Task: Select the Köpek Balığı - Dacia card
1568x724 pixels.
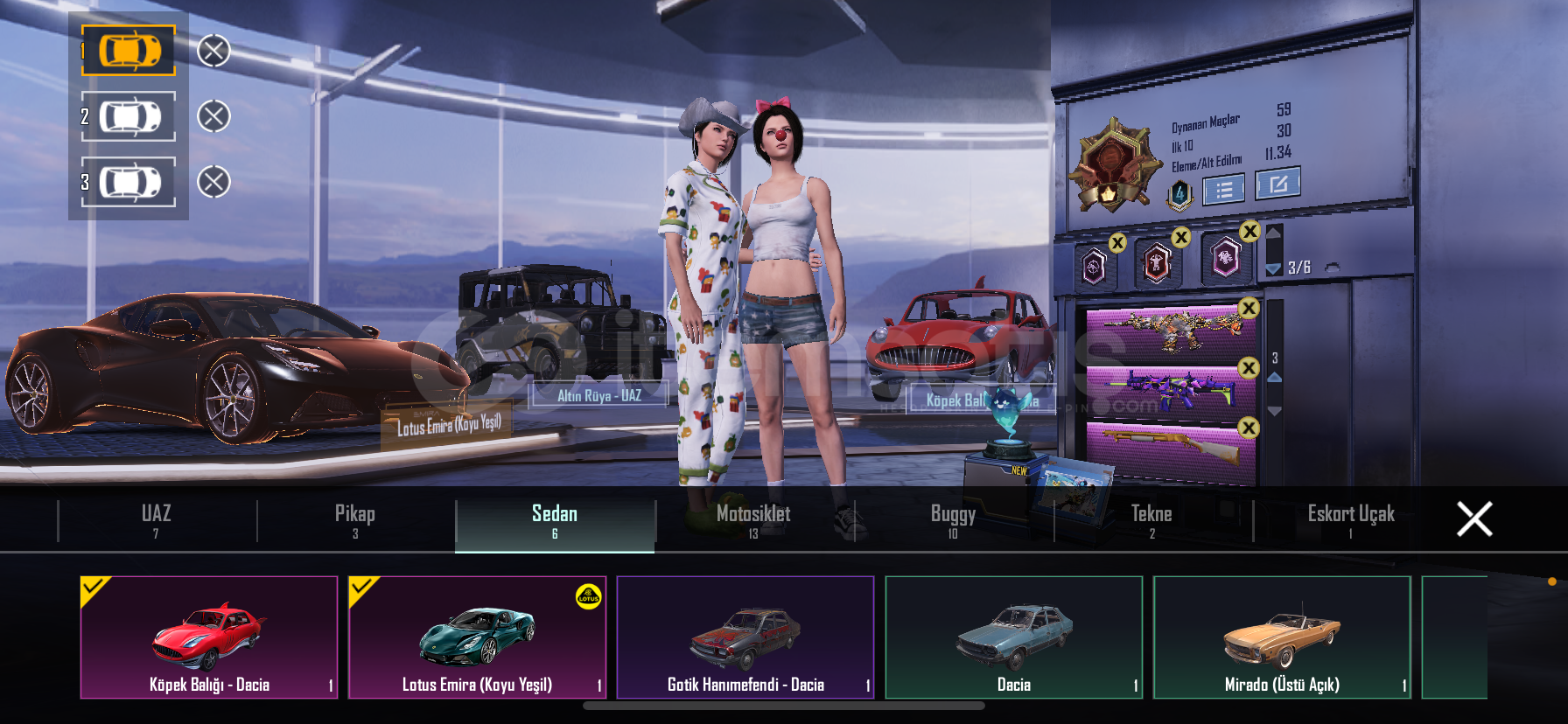Action: 209,637
